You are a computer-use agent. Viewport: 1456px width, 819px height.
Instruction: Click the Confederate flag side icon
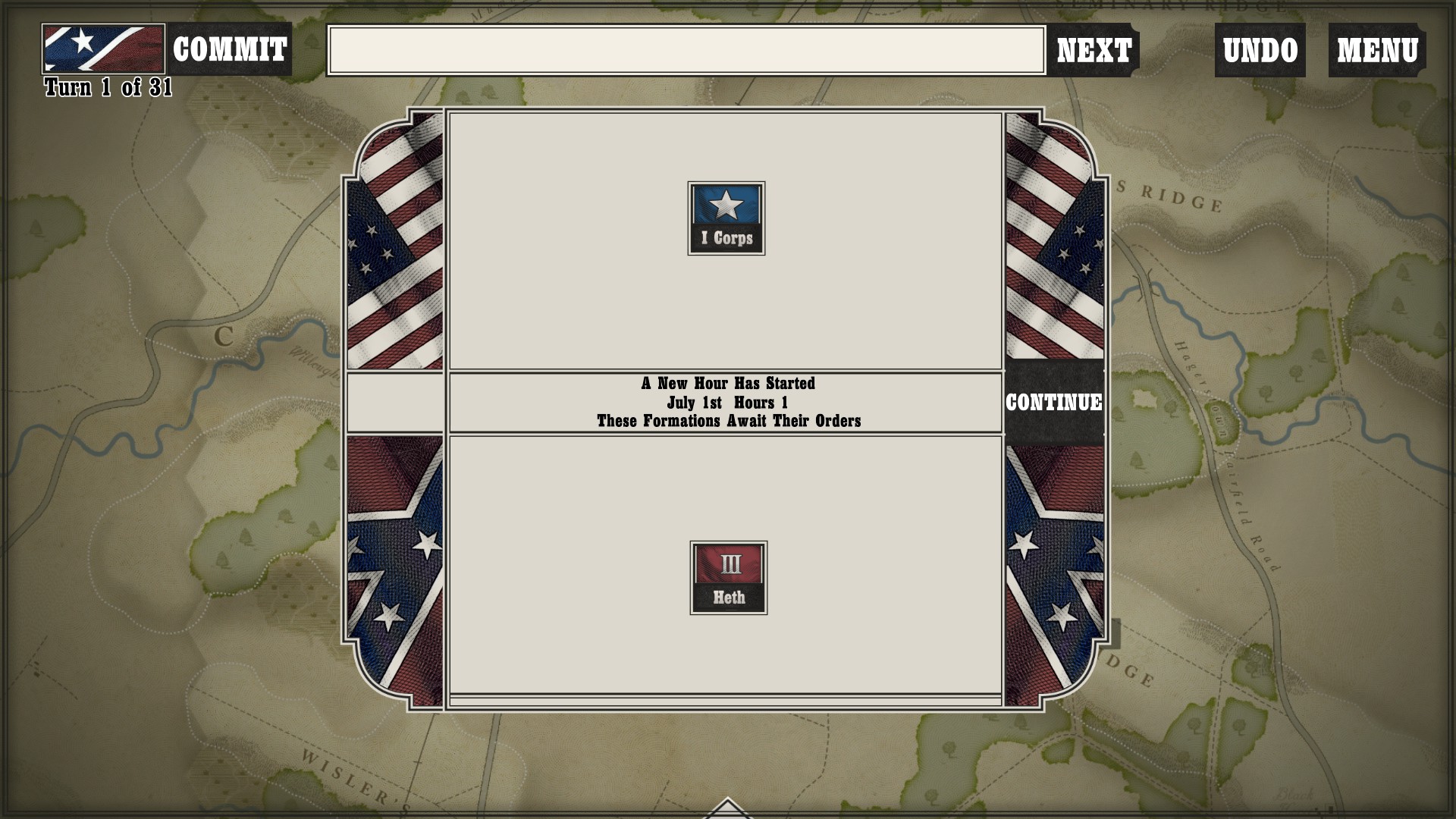(x=103, y=49)
